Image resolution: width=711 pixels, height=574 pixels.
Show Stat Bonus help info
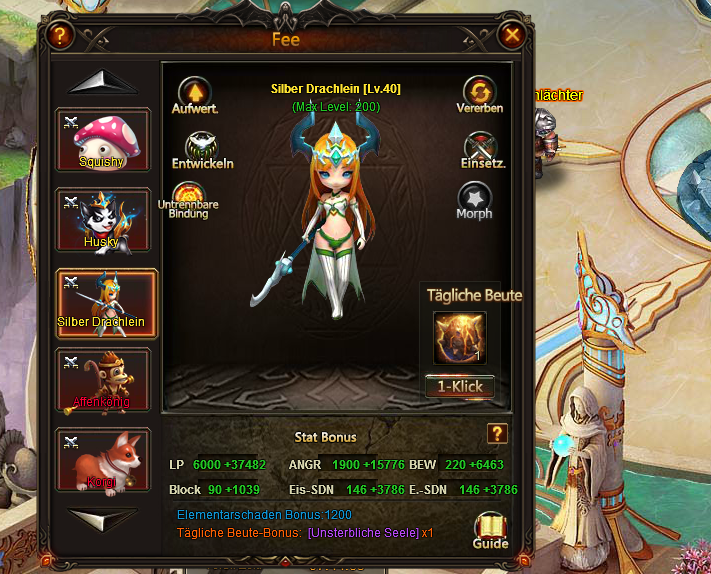click(x=496, y=433)
